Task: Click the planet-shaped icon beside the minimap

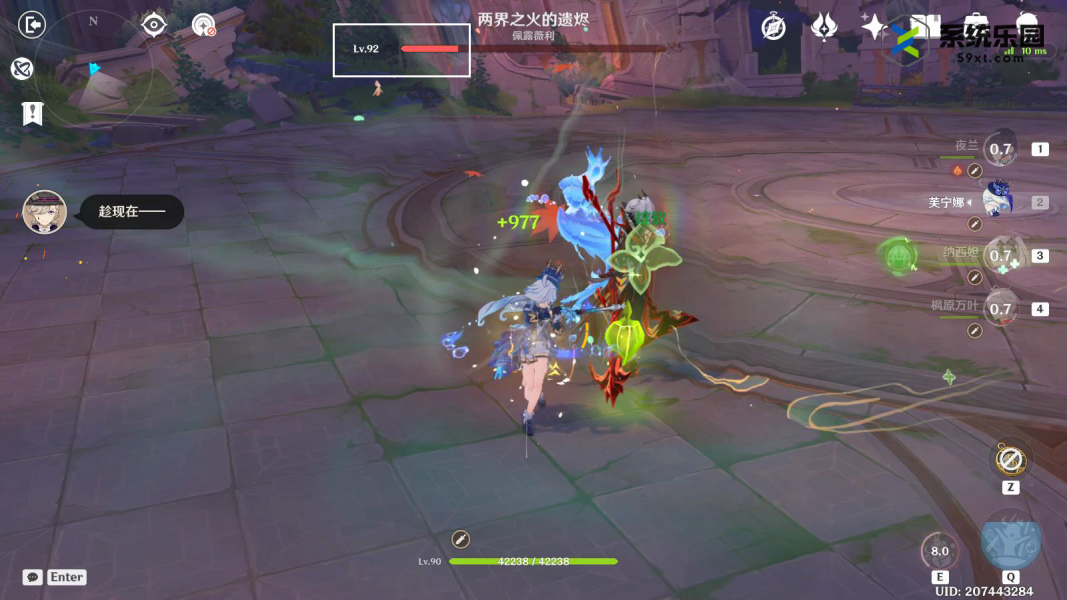Action: pos(22,68)
